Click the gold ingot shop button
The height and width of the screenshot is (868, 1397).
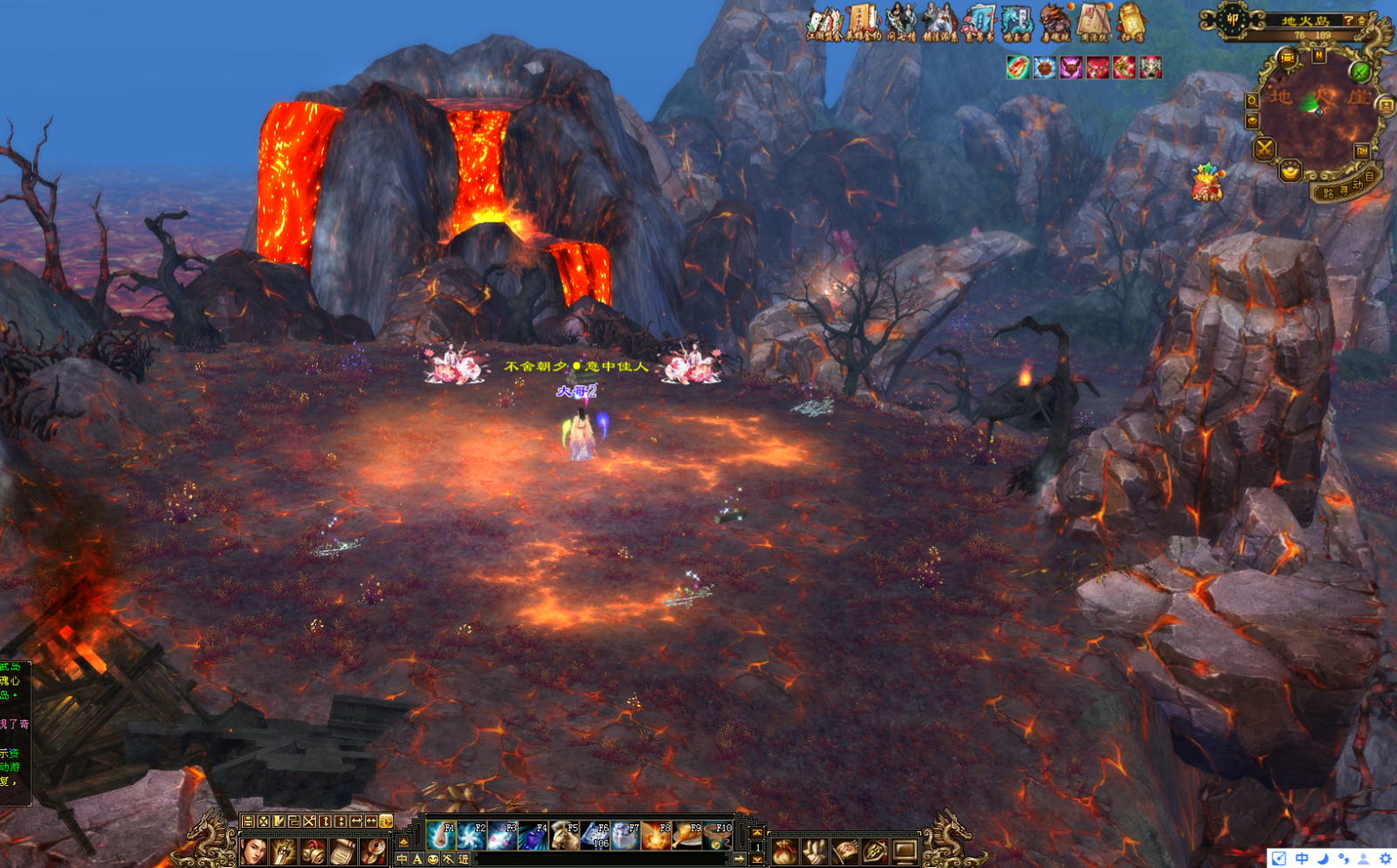[x=1290, y=170]
